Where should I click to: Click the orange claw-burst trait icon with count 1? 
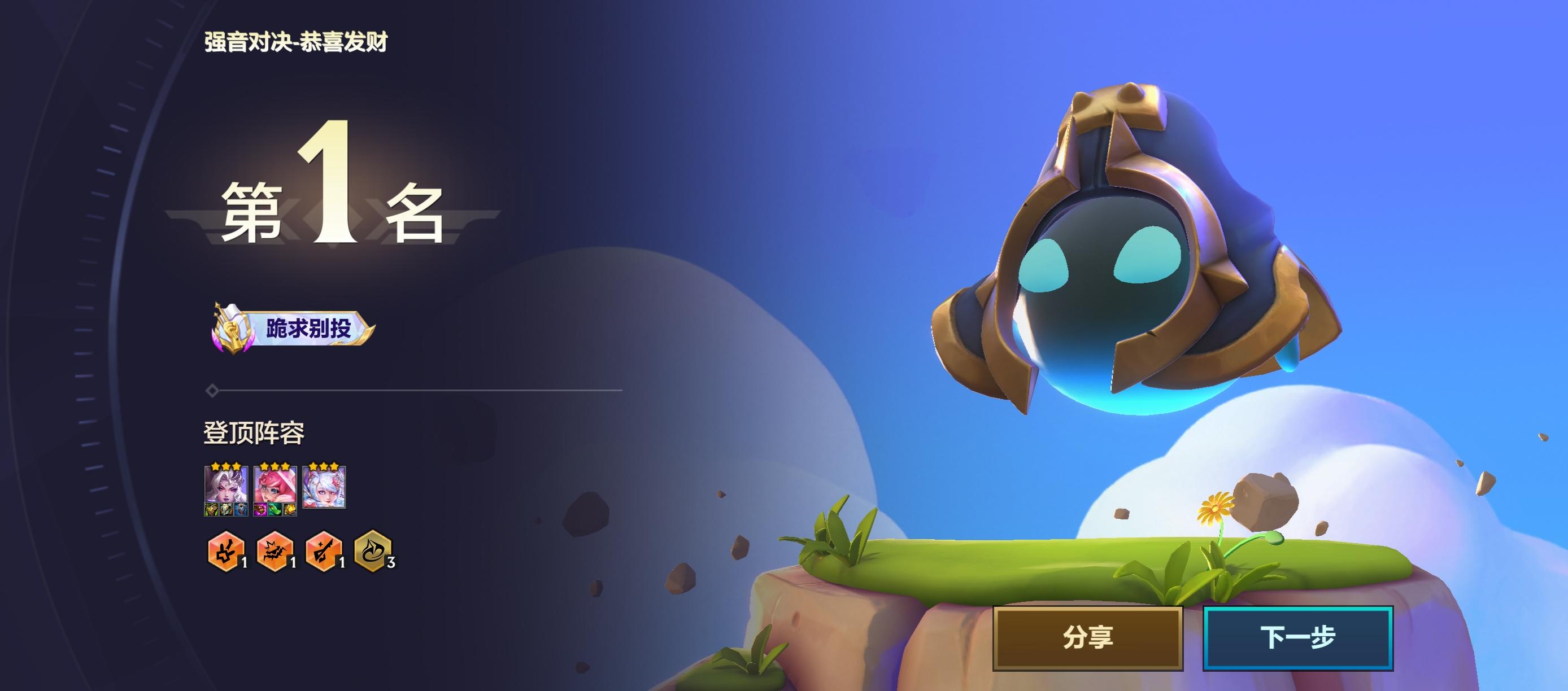pyautogui.click(x=275, y=553)
